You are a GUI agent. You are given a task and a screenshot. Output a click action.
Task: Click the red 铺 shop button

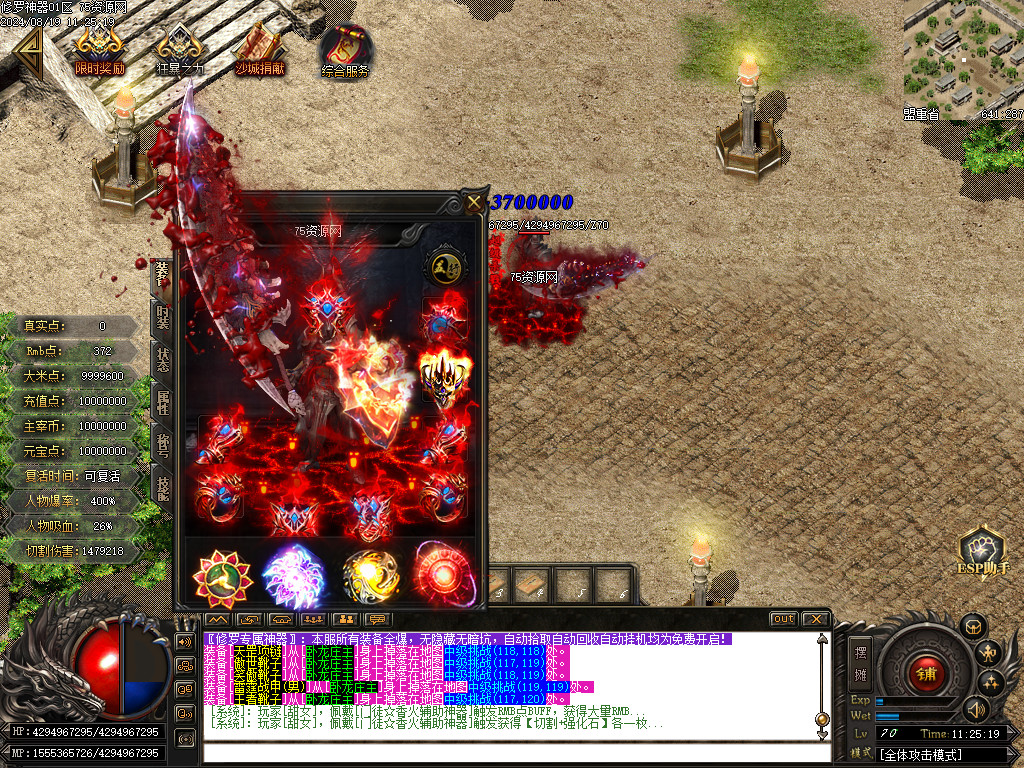point(925,673)
